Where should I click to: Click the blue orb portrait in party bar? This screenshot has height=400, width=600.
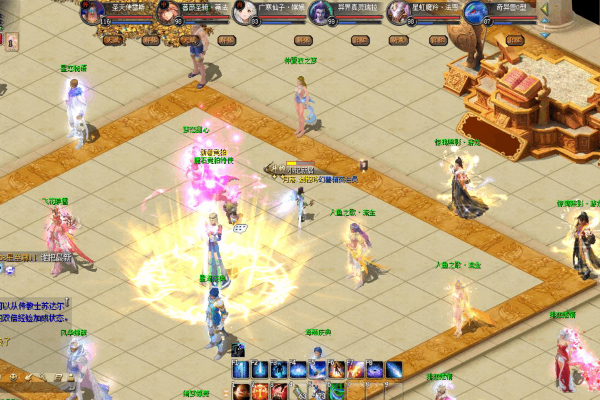tap(474, 12)
